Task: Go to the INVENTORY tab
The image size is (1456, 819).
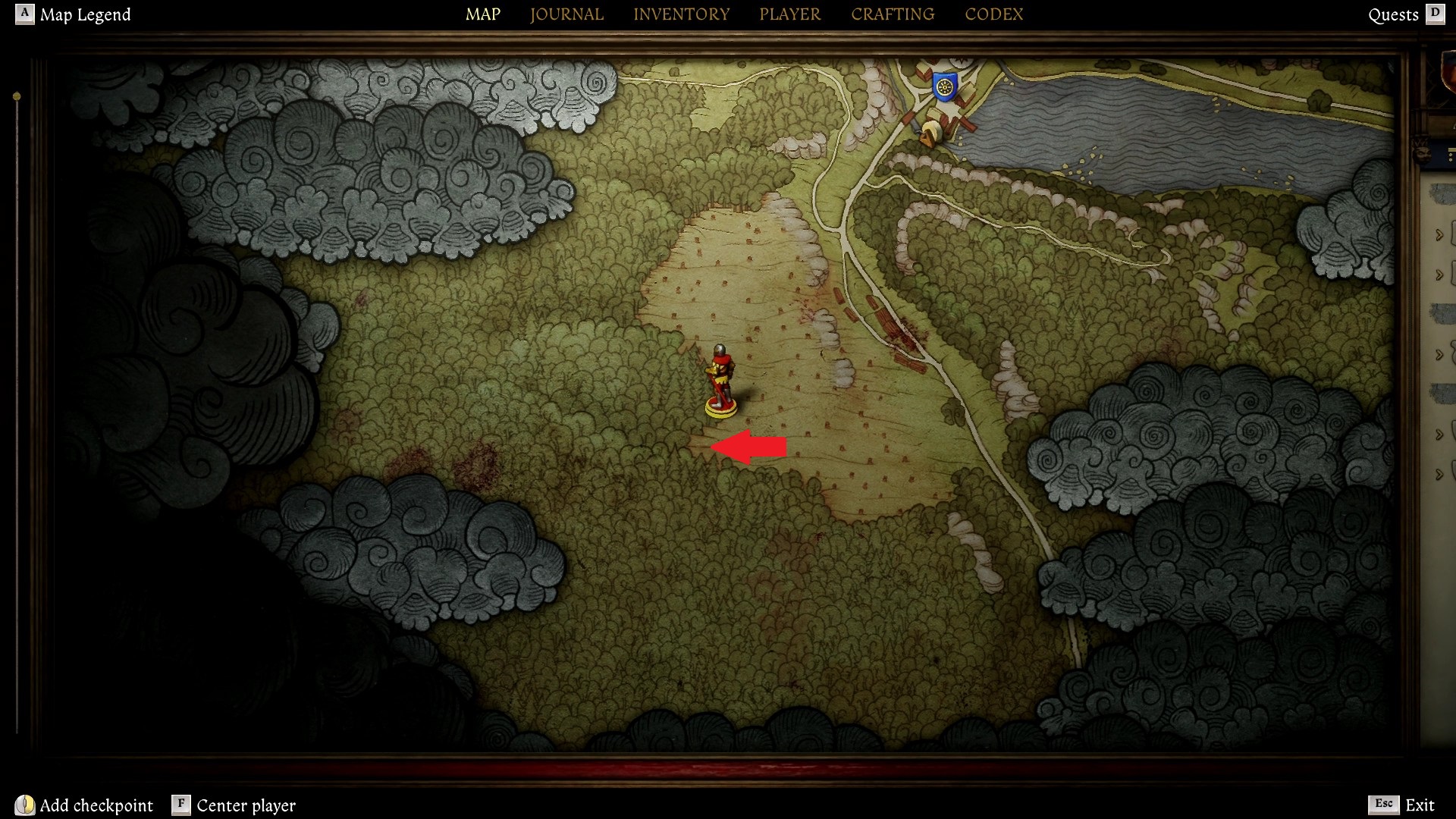Action: (681, 14)
